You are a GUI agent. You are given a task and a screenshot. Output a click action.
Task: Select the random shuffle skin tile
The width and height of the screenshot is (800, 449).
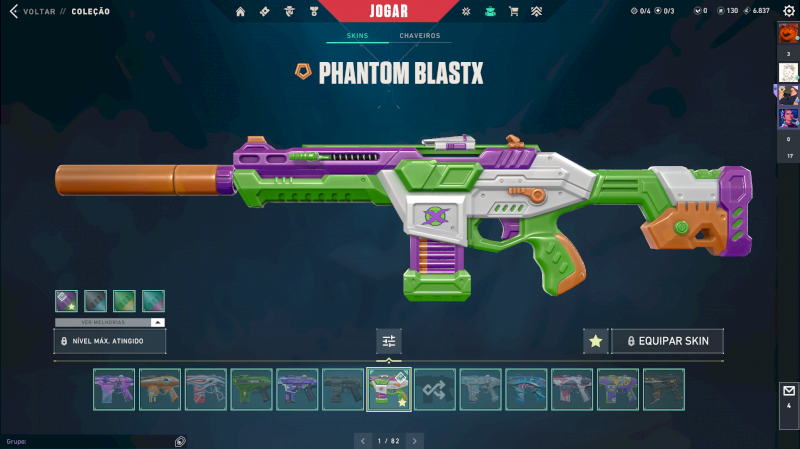point(435,389)
